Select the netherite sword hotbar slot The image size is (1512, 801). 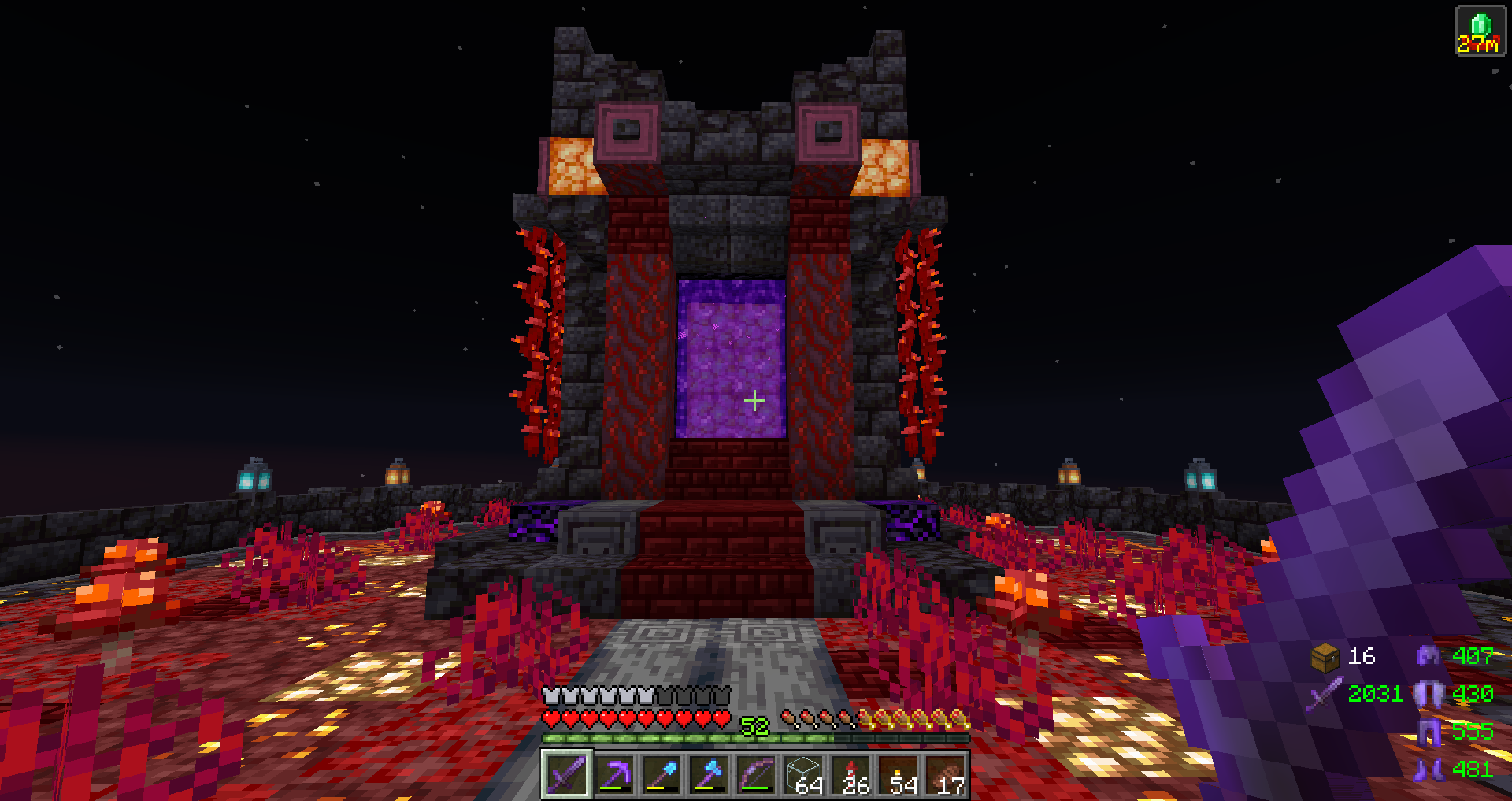click(566, 775)
